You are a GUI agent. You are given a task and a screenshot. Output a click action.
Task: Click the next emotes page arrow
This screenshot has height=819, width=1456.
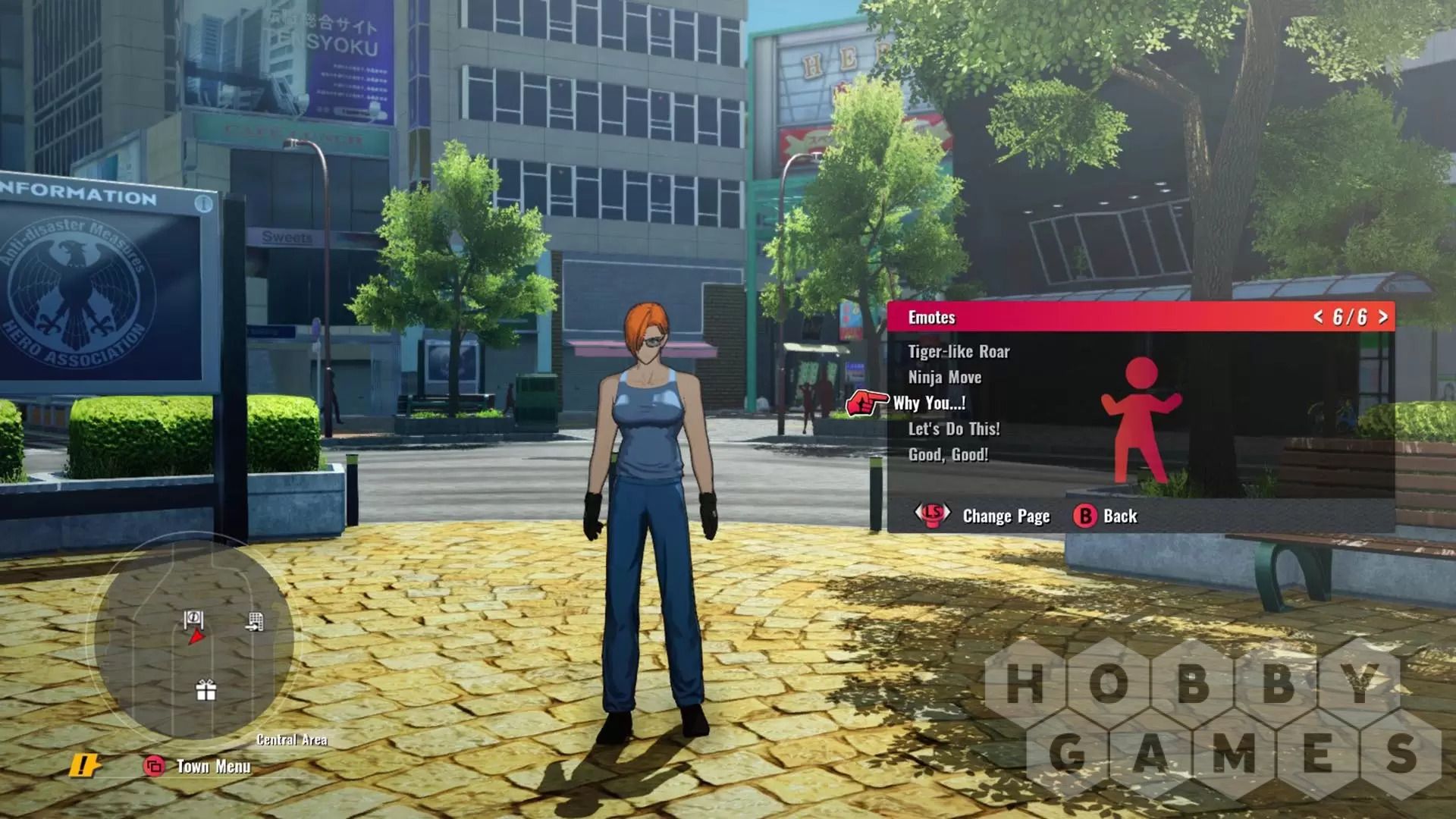pos(1383,317)
